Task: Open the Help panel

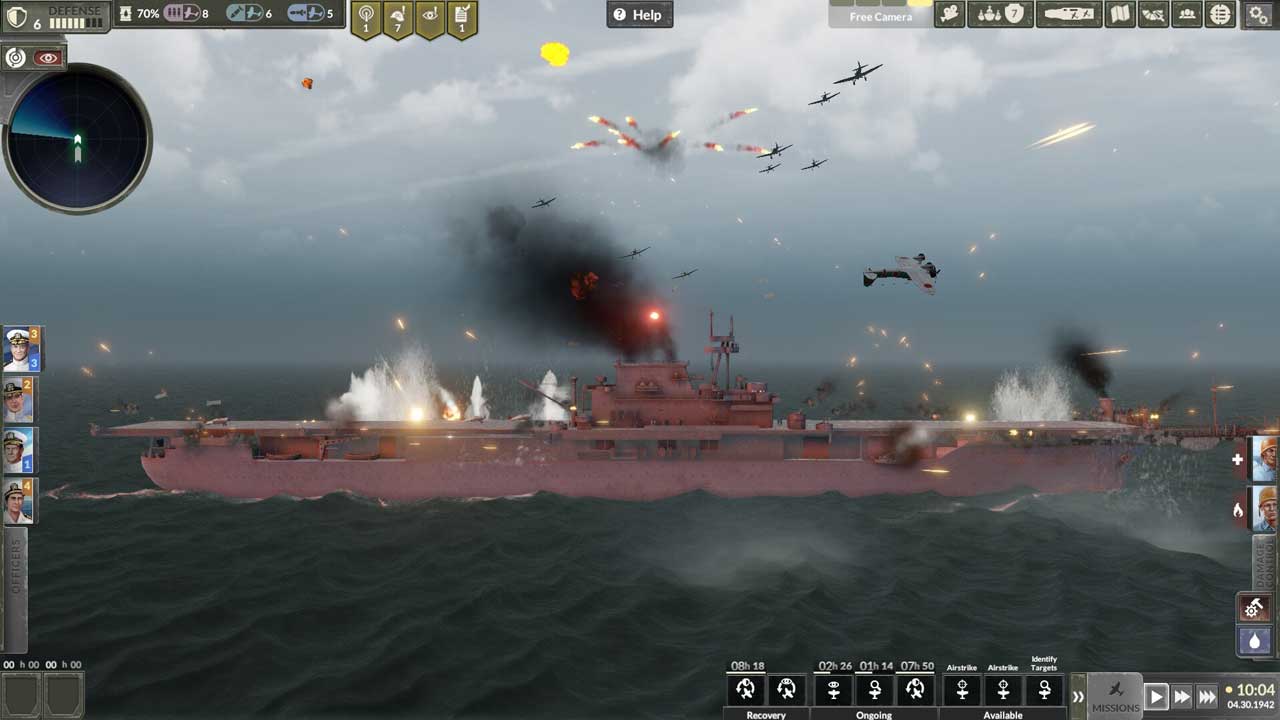Action: click(x=639, y=14)
